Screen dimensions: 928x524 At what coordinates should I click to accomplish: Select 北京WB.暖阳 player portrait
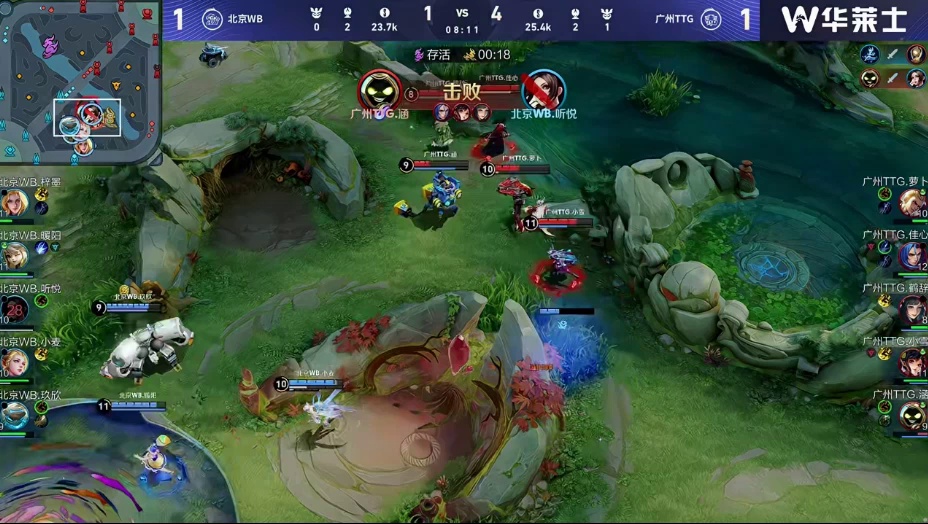click(x=14, y=256)
